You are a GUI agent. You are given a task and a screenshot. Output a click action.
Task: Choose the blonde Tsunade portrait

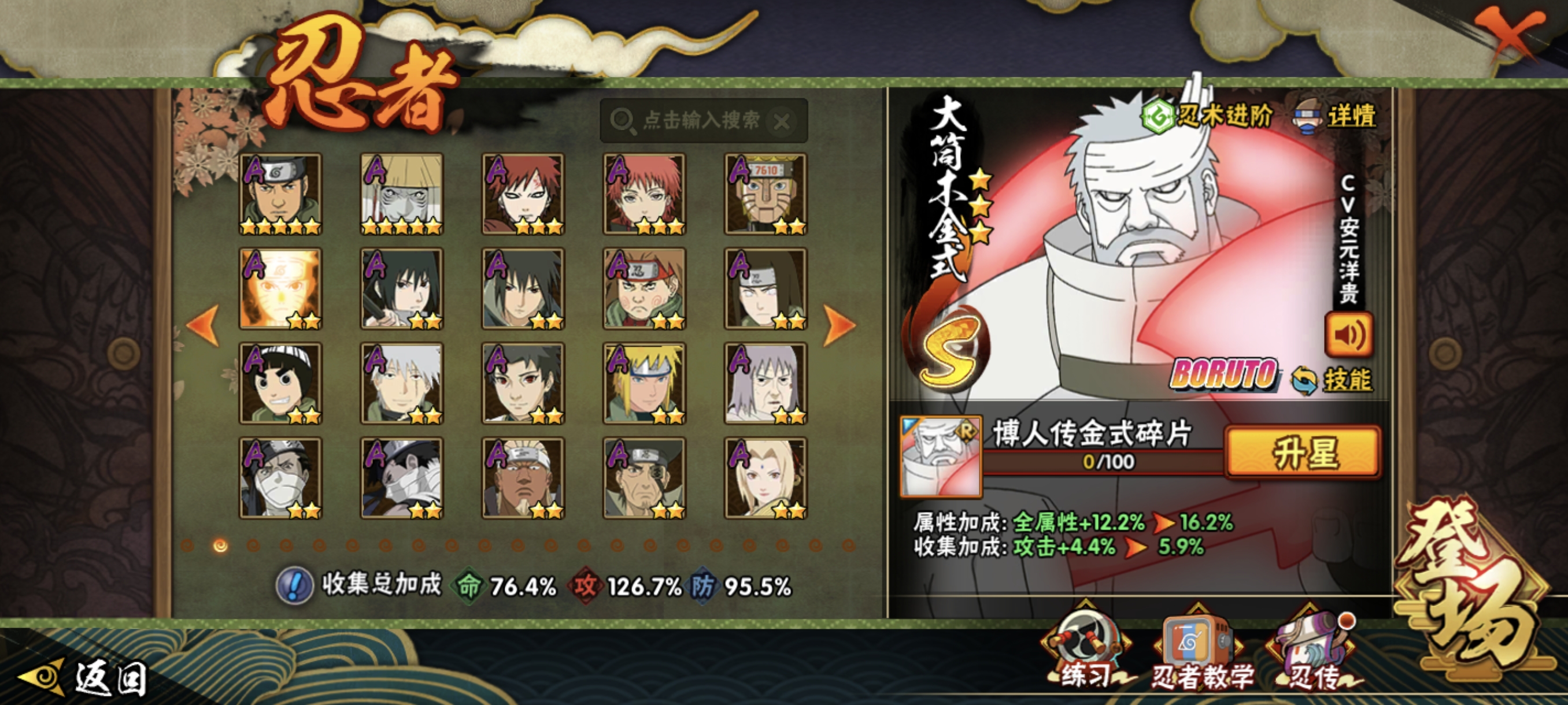pos(765,478)
